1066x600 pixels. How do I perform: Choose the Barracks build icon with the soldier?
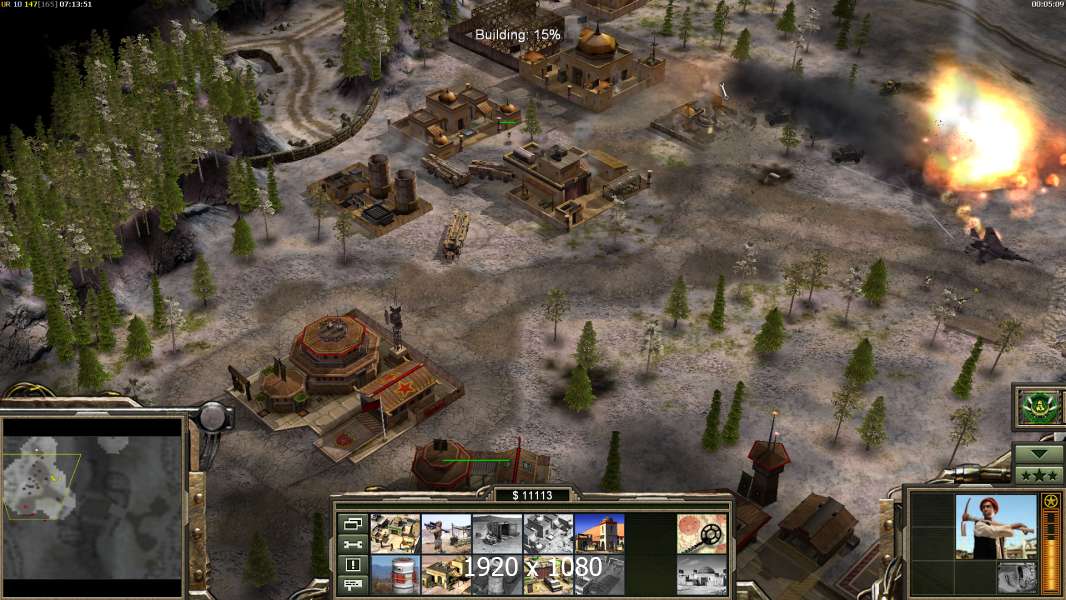(x=446, y=533)
